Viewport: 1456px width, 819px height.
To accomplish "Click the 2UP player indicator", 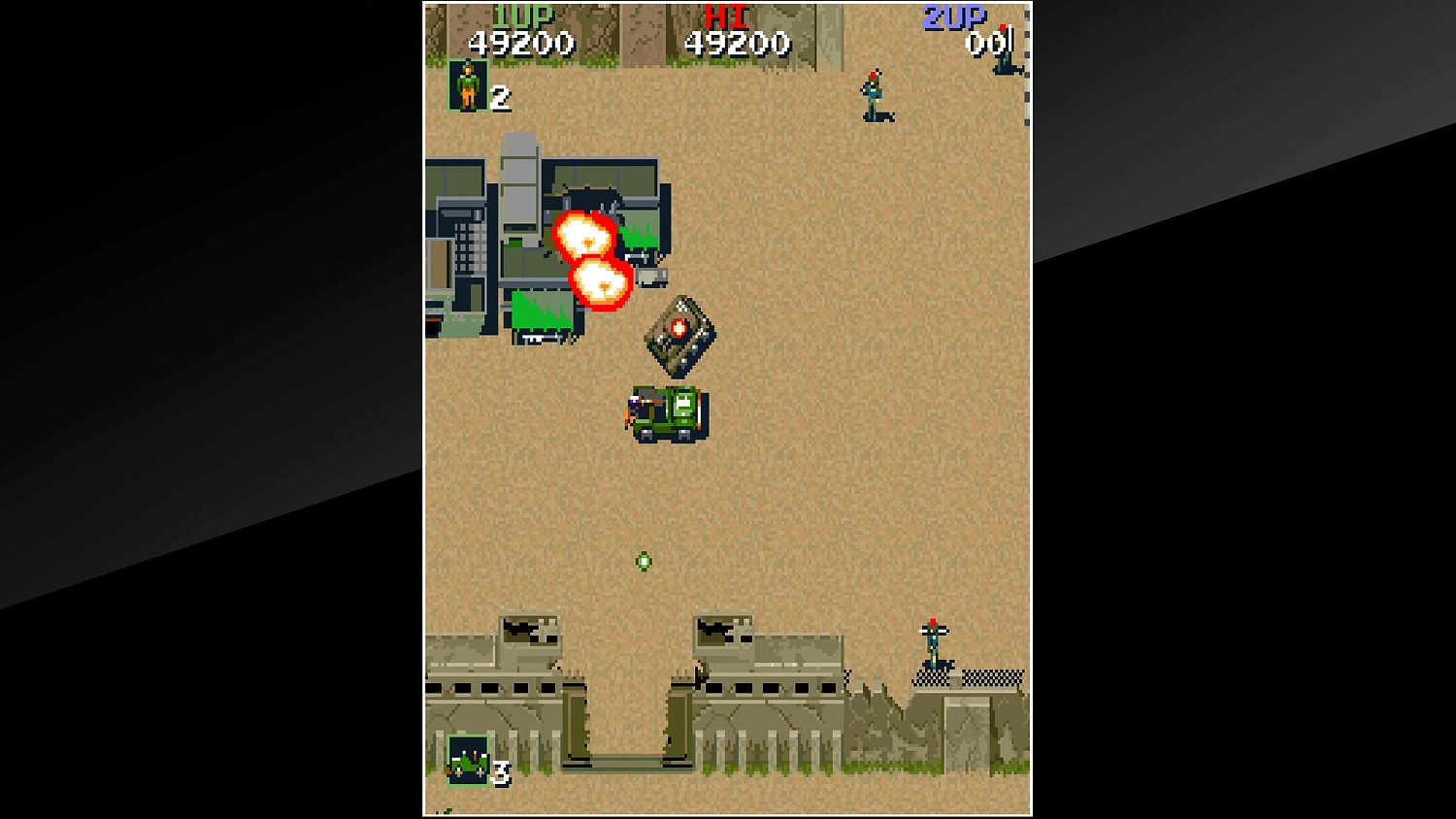I will [956, 14].
